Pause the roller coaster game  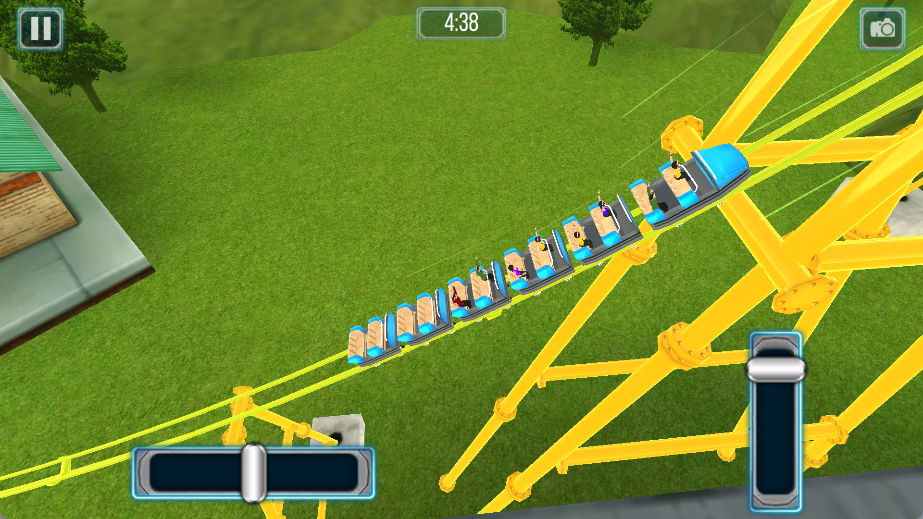point(40,28)
